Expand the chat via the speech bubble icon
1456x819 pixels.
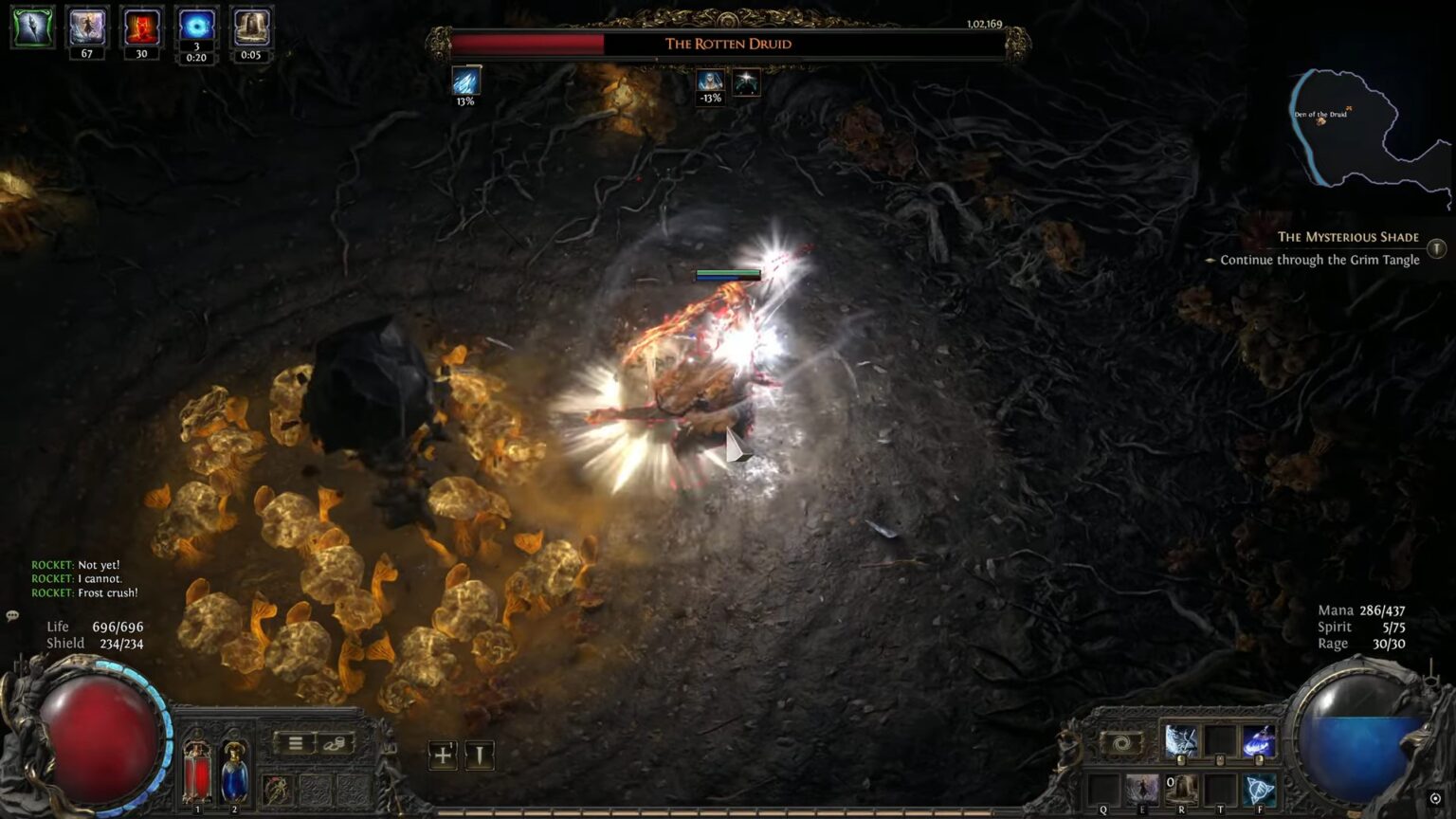[12, 616]
